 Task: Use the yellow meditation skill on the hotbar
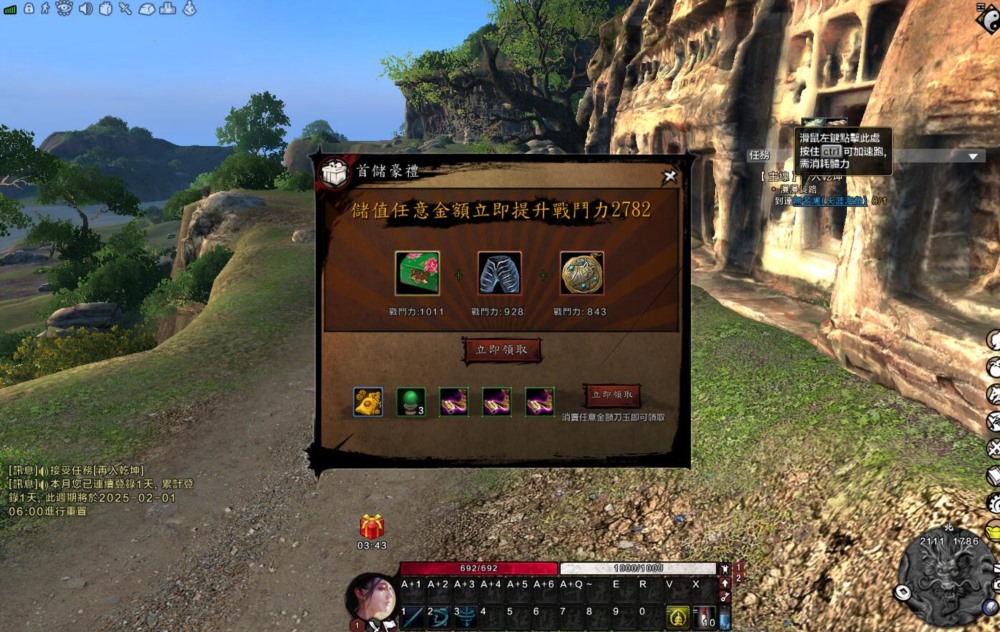677,616
